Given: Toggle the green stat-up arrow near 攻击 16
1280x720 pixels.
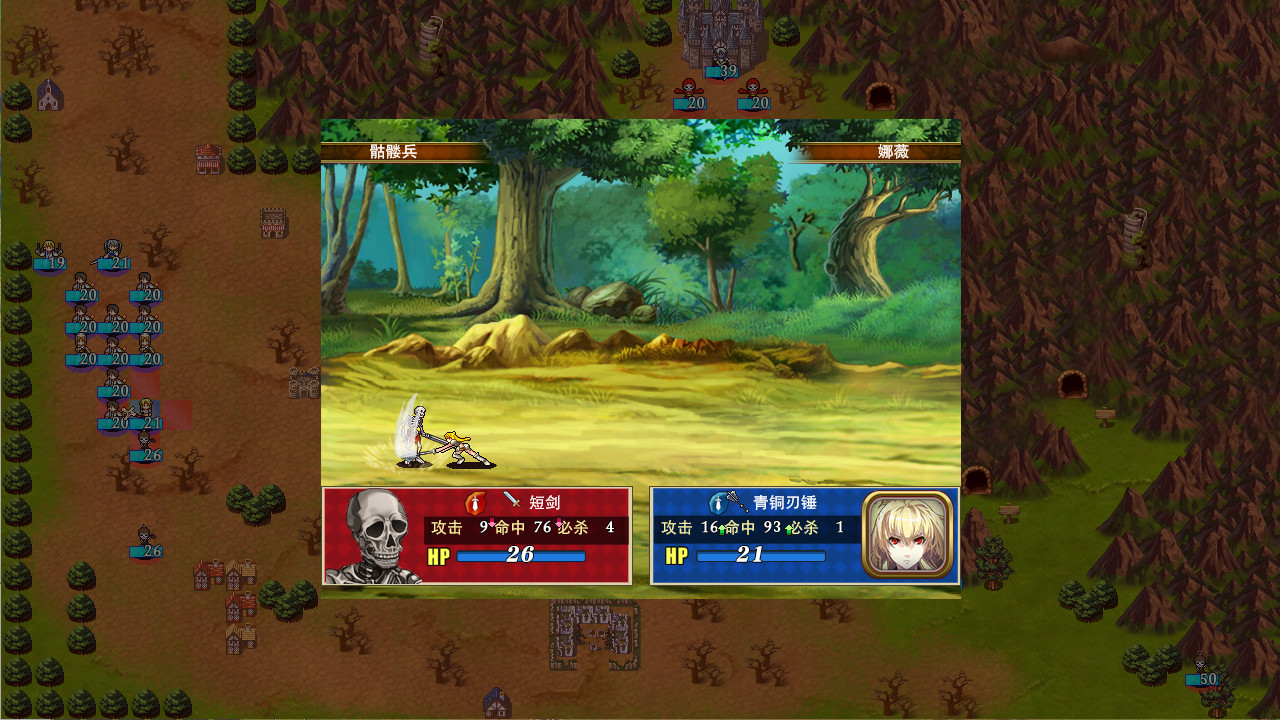Looking at the screenshot, I should click(x=720, y=529).
